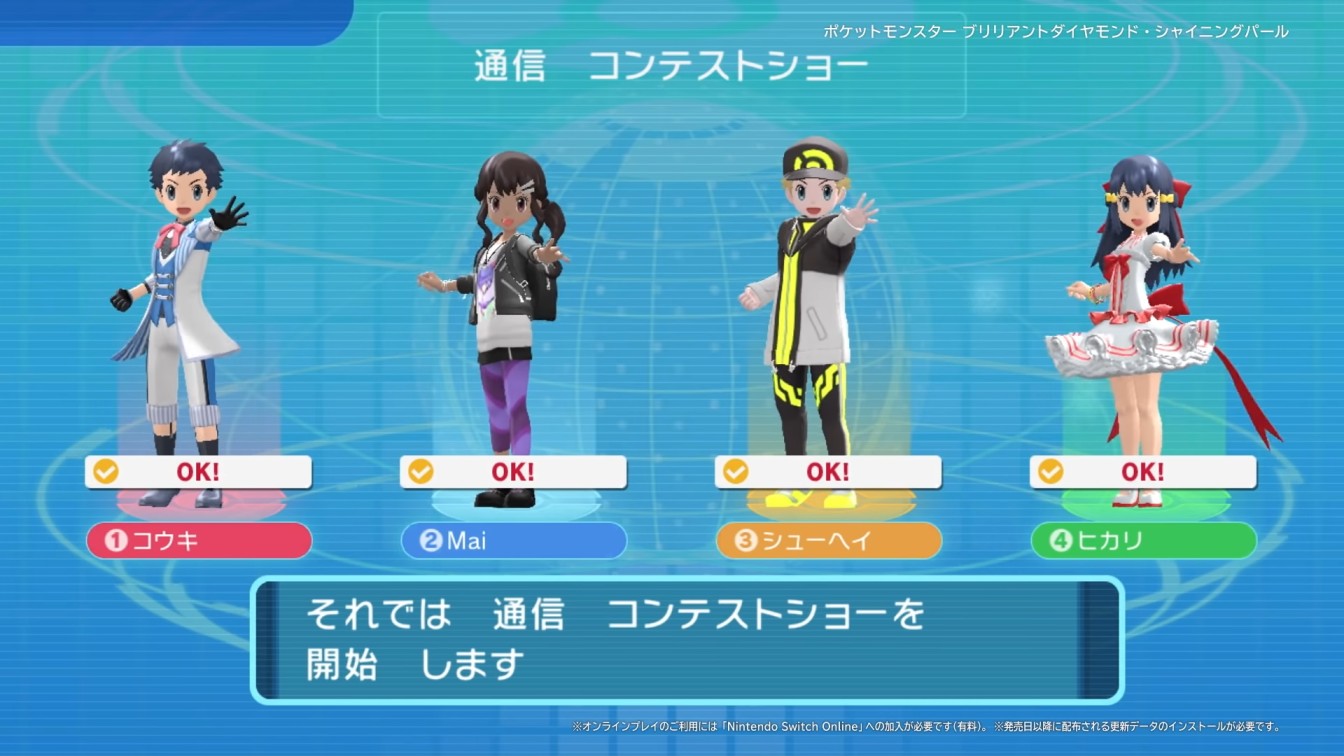The width and height of the screenshot is (1344, 756).
Task: Toggle Mai's OK! ready status
Action: click(x=513, y=471)
